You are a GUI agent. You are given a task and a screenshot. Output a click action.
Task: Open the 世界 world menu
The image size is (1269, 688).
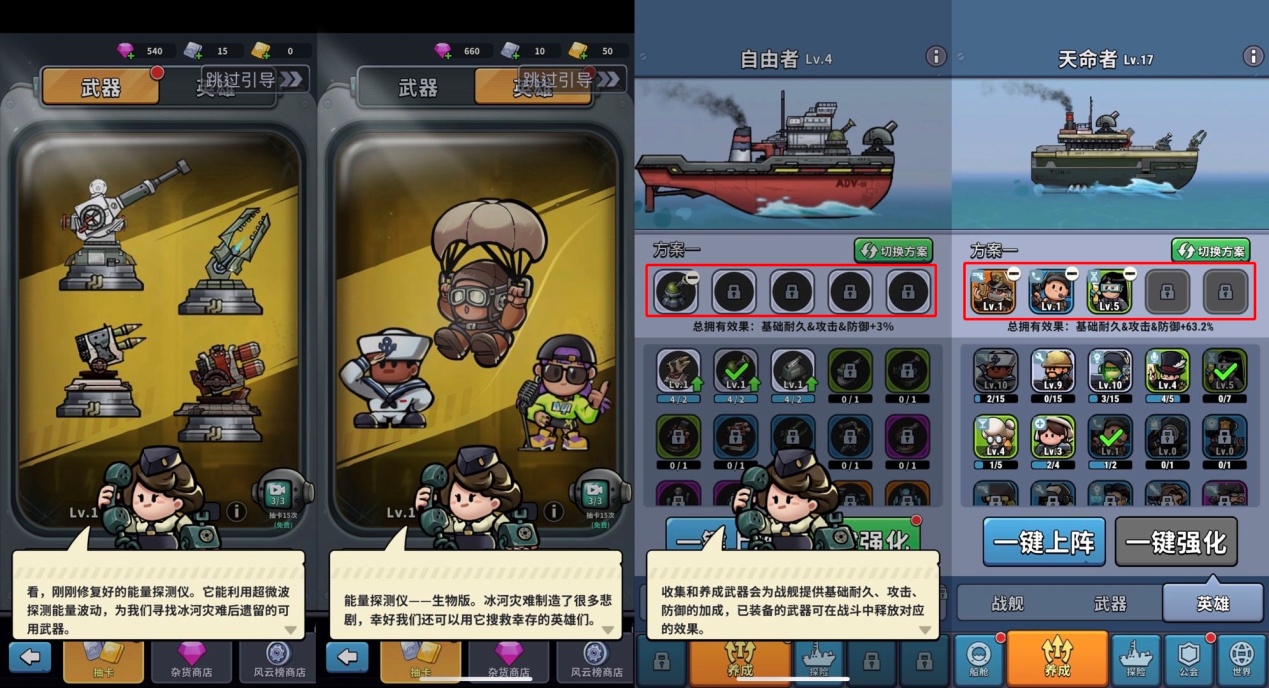click(x=1241, y=657)
